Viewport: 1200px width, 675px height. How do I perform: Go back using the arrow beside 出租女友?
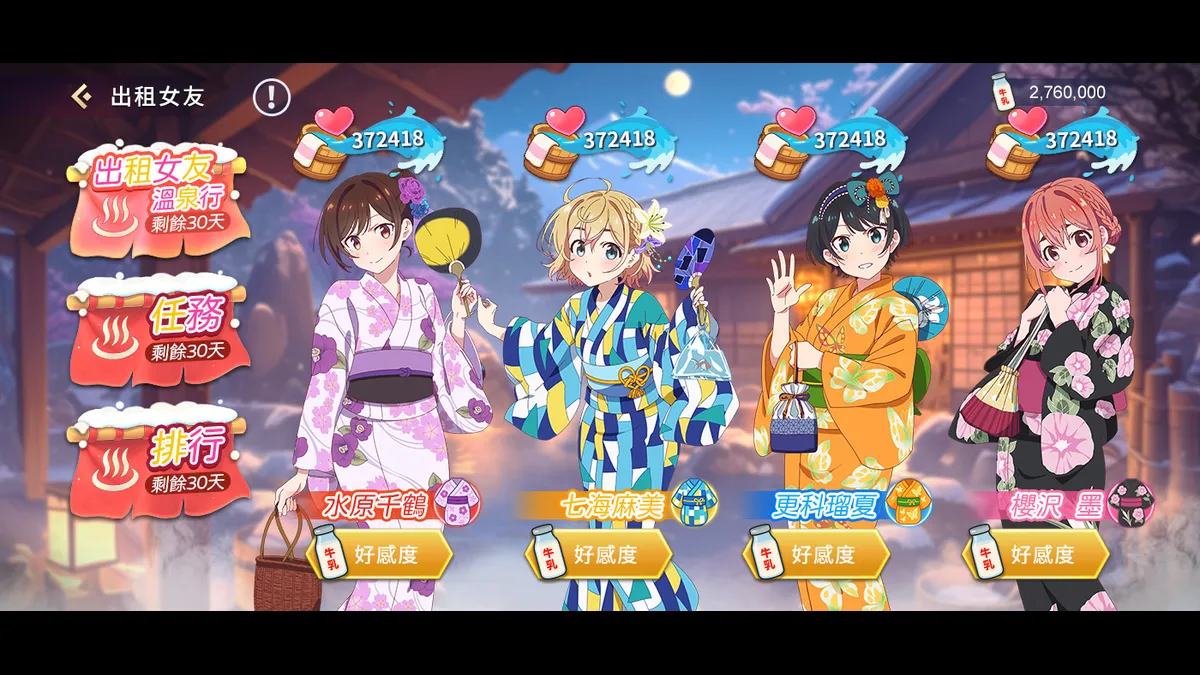tap(82, 96)
